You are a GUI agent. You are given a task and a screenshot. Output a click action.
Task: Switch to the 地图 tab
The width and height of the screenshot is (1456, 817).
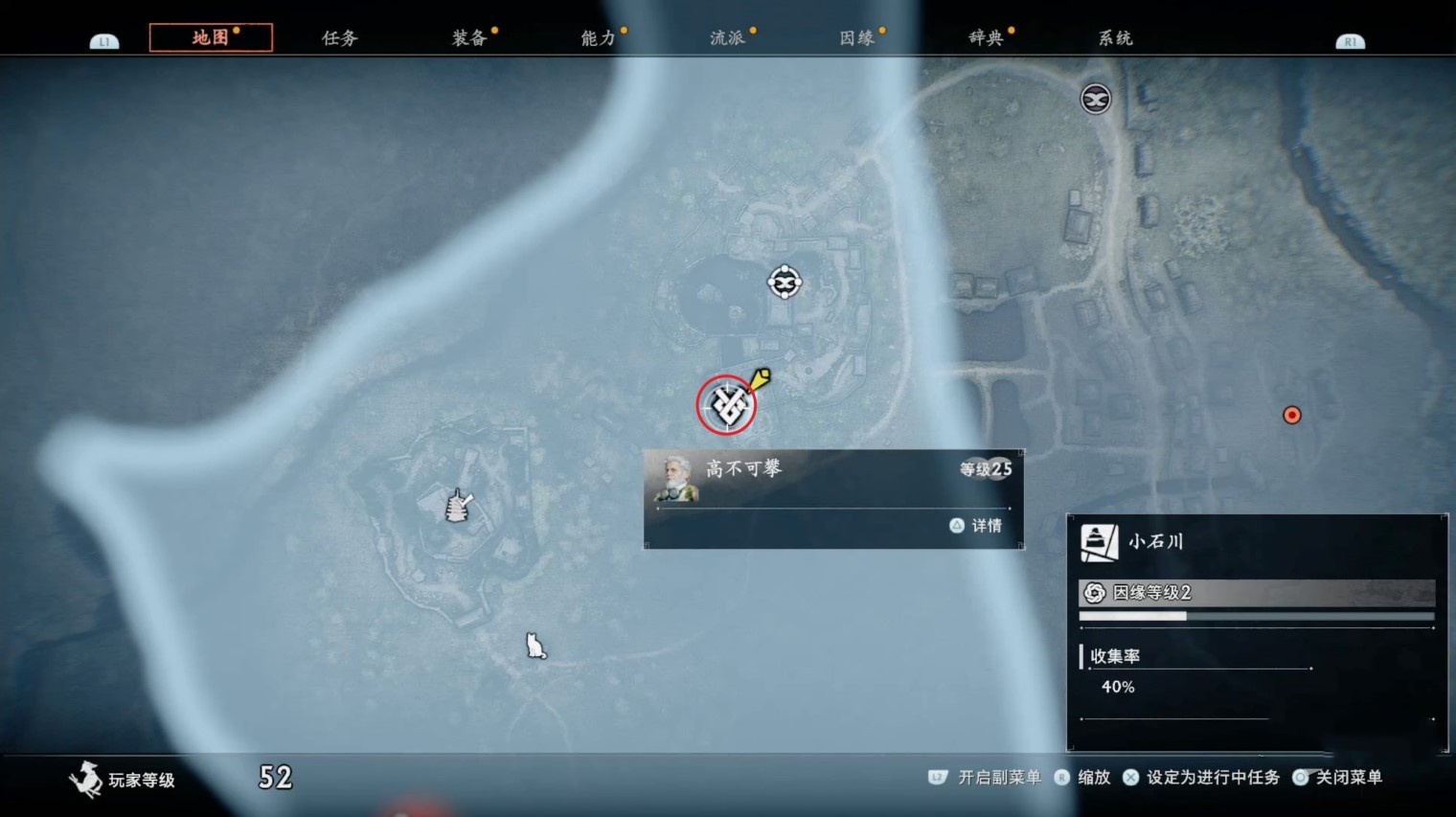pyautogui.click(x=211, y=37)
